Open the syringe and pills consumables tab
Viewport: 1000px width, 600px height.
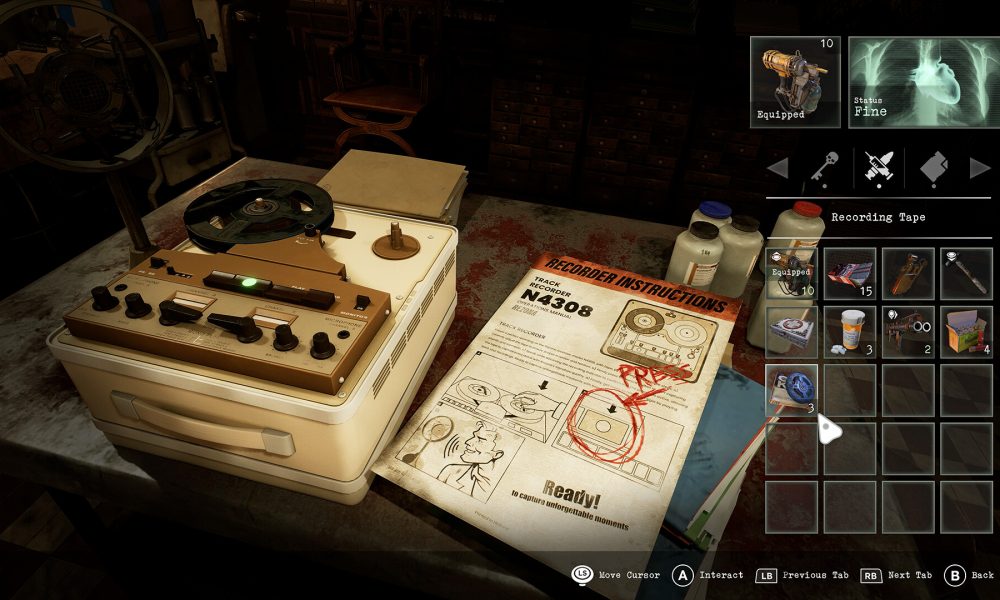pos(879,168)
